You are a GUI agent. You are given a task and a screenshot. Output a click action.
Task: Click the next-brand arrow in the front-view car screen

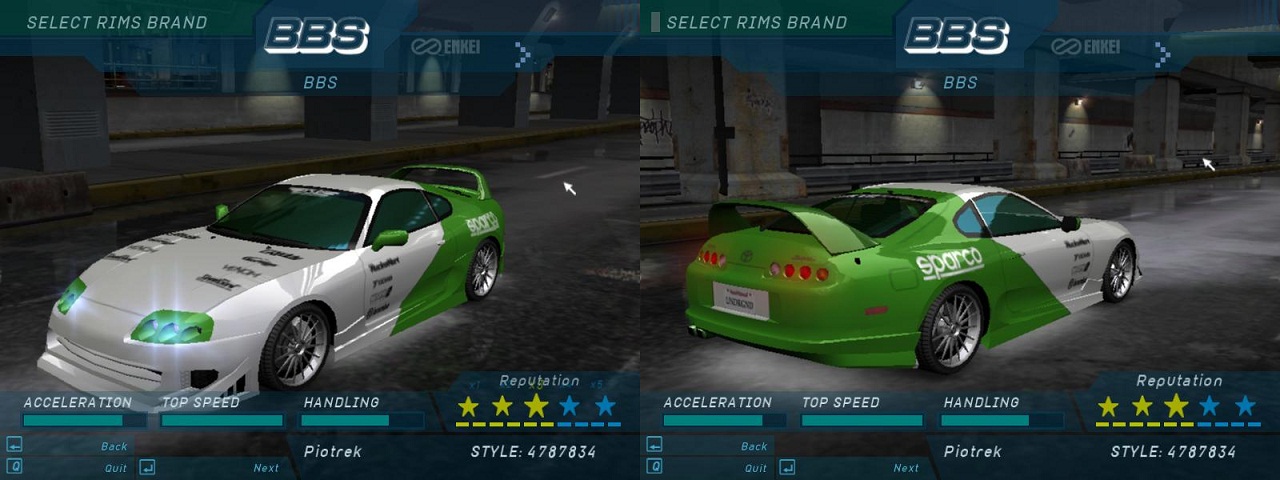pos(522,54)
